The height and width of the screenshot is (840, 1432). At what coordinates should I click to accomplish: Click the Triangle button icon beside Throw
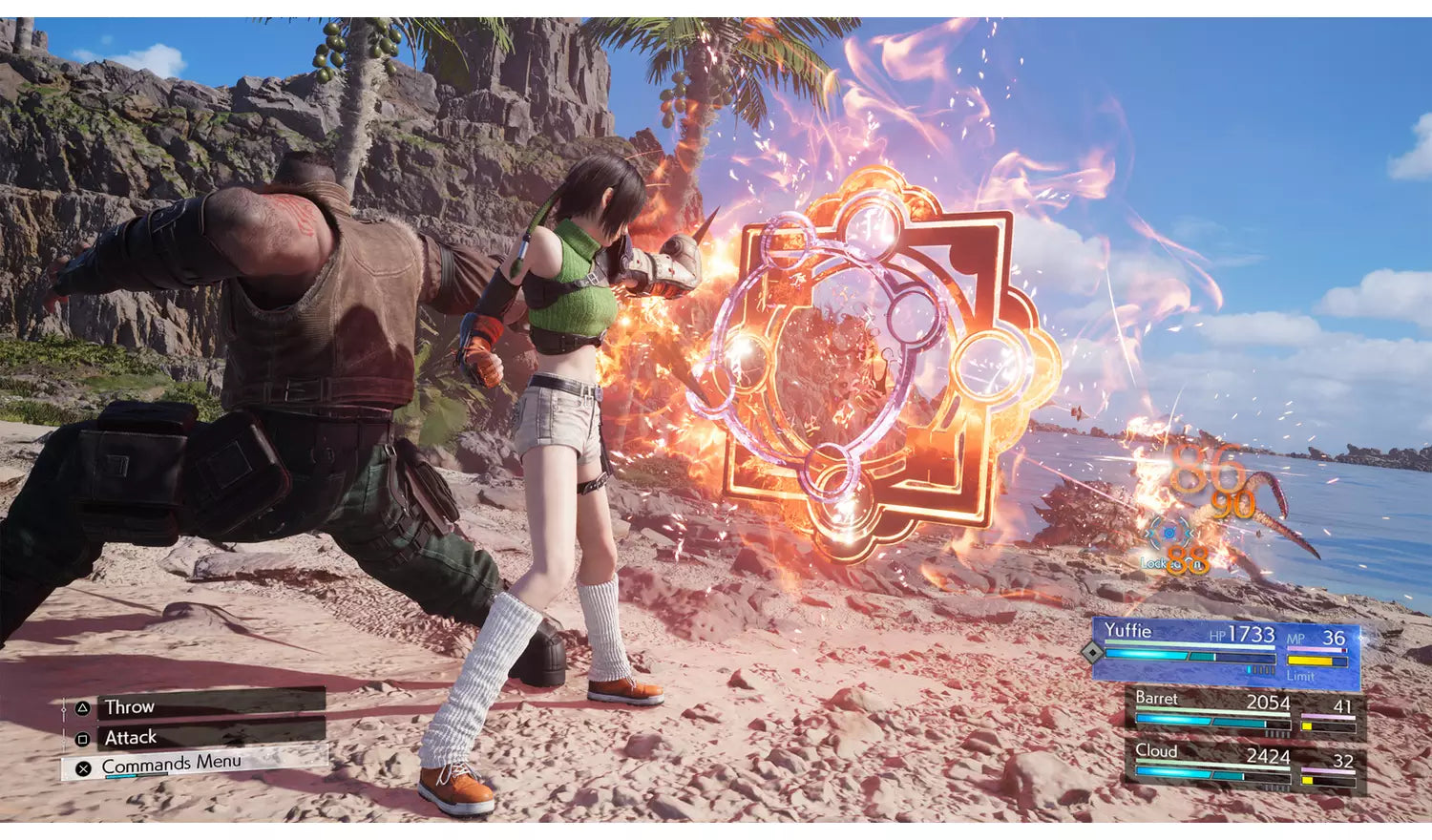83,708
